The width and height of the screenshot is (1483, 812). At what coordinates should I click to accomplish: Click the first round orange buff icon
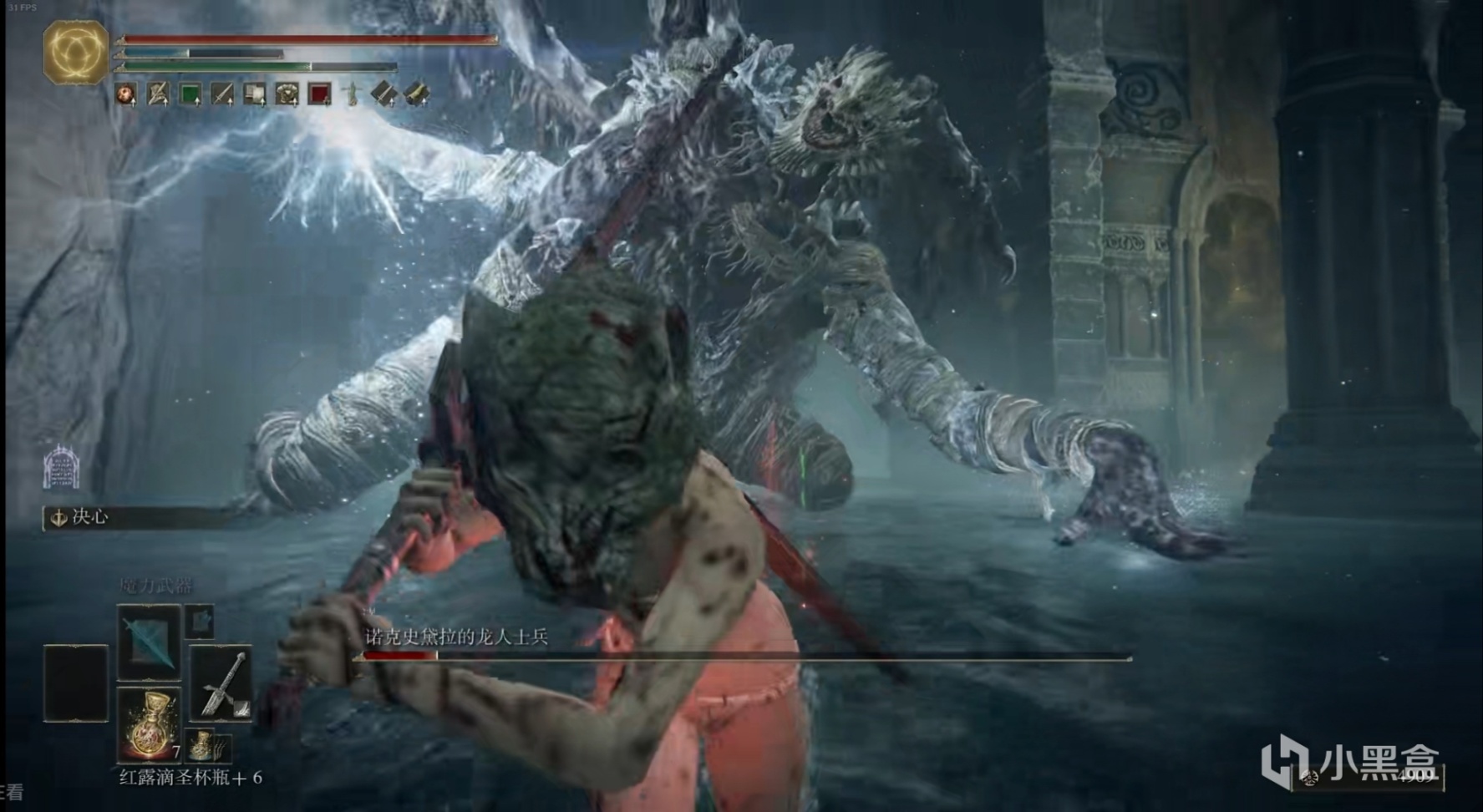tap(126, 94)
